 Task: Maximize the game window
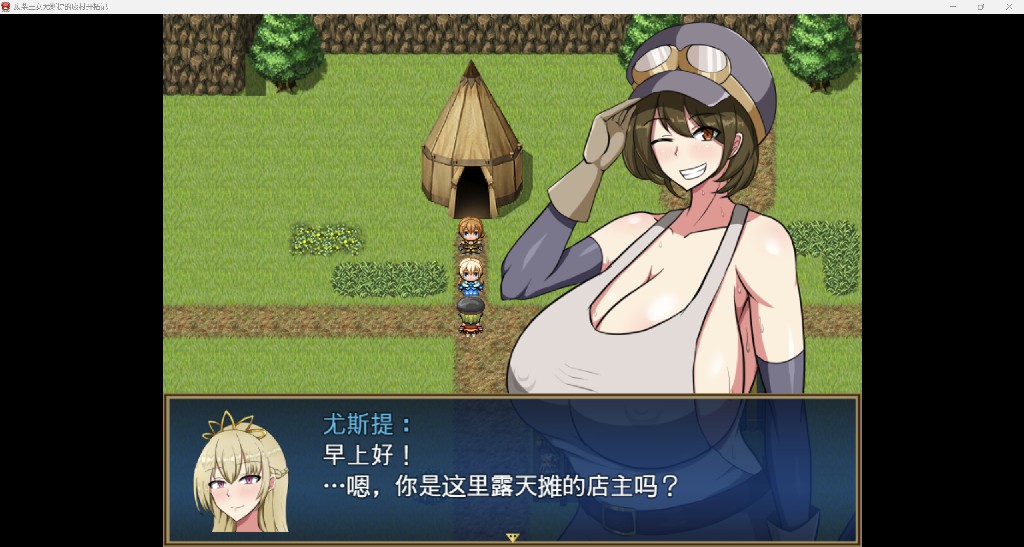[x=980, y=6]
